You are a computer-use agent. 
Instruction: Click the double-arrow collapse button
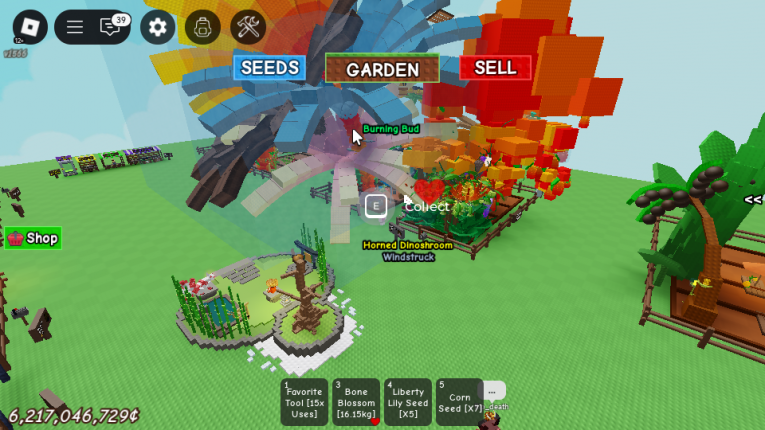pos(753,199)
